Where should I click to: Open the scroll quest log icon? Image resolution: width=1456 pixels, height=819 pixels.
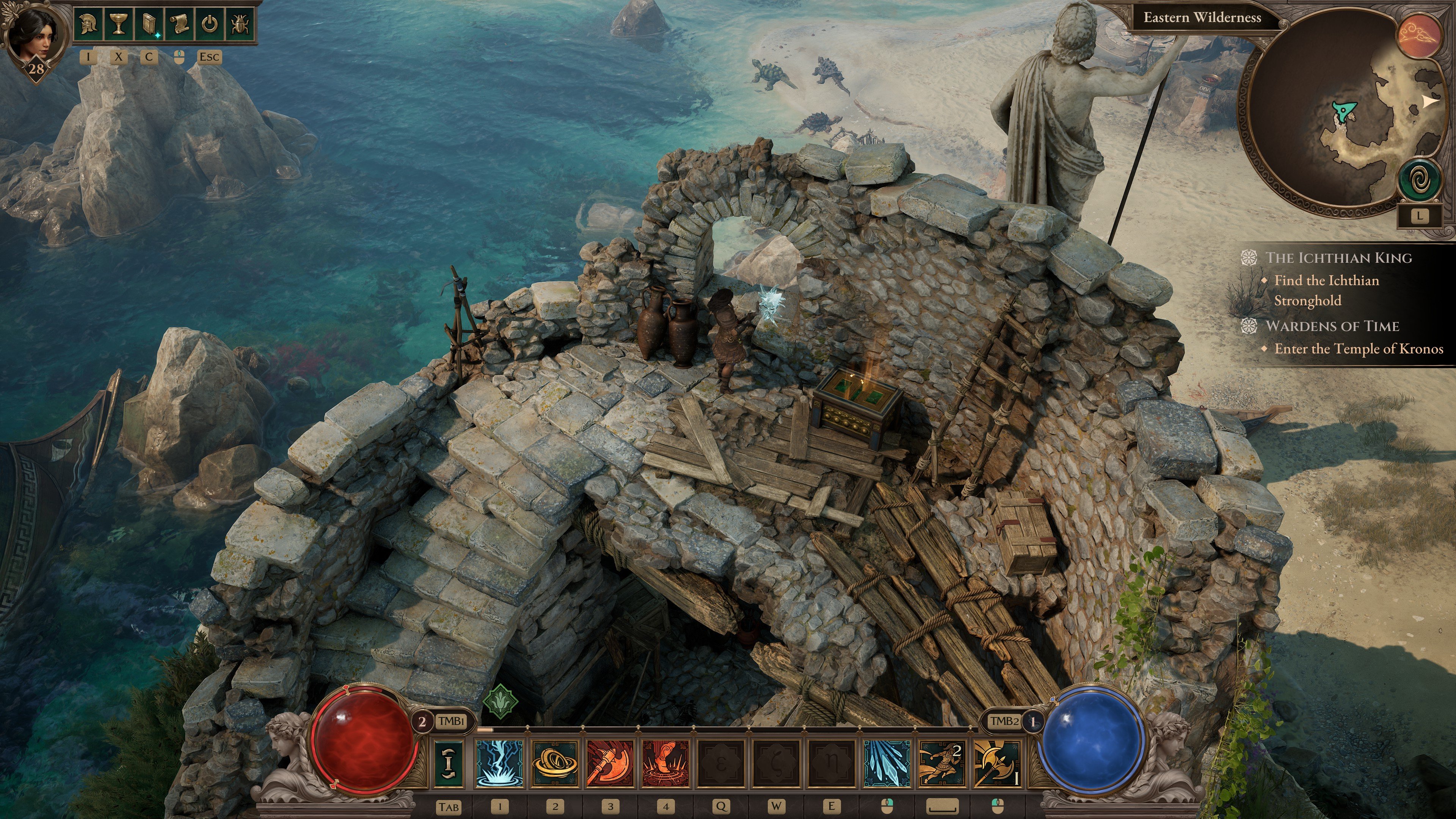coord(179,24)
